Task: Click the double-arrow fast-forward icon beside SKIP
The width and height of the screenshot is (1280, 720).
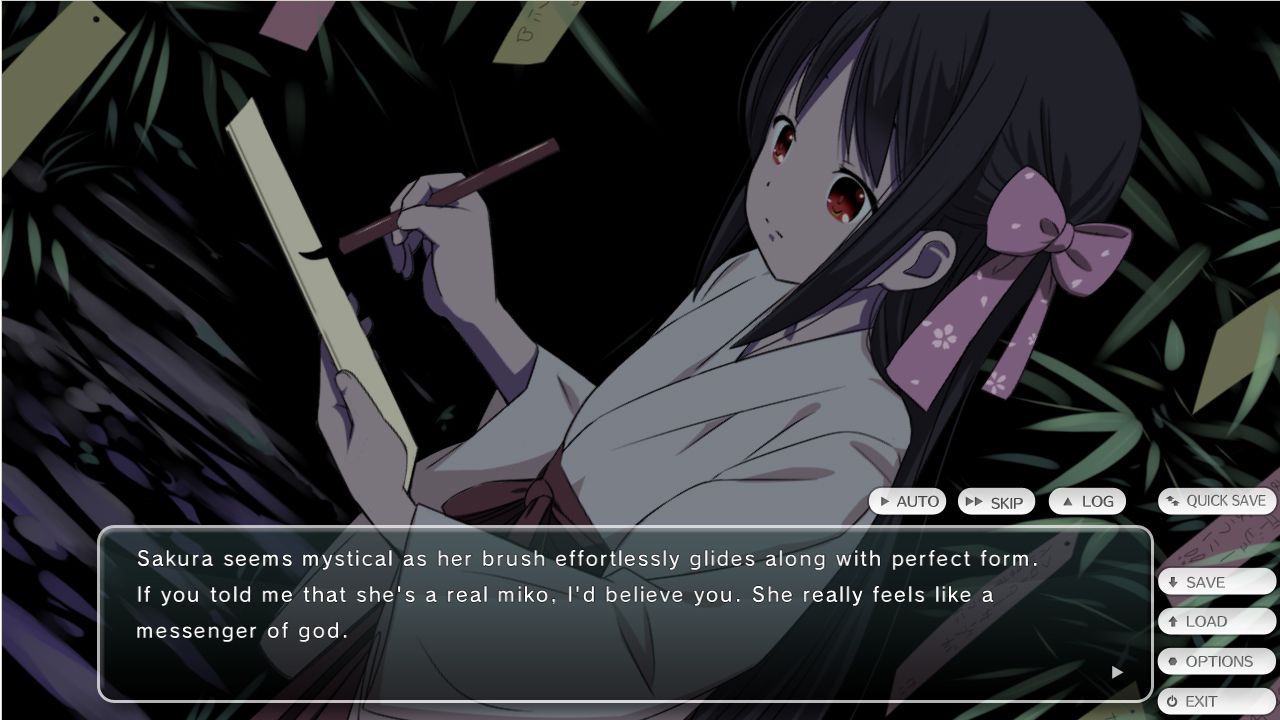Action: coord(975,501)
